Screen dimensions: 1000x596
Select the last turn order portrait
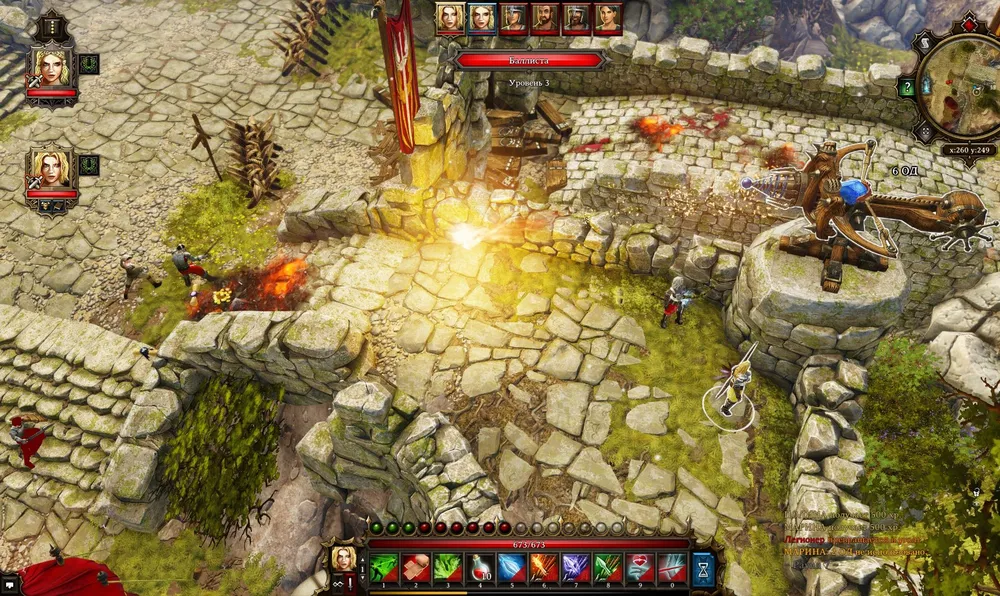(x=608, y=17)
